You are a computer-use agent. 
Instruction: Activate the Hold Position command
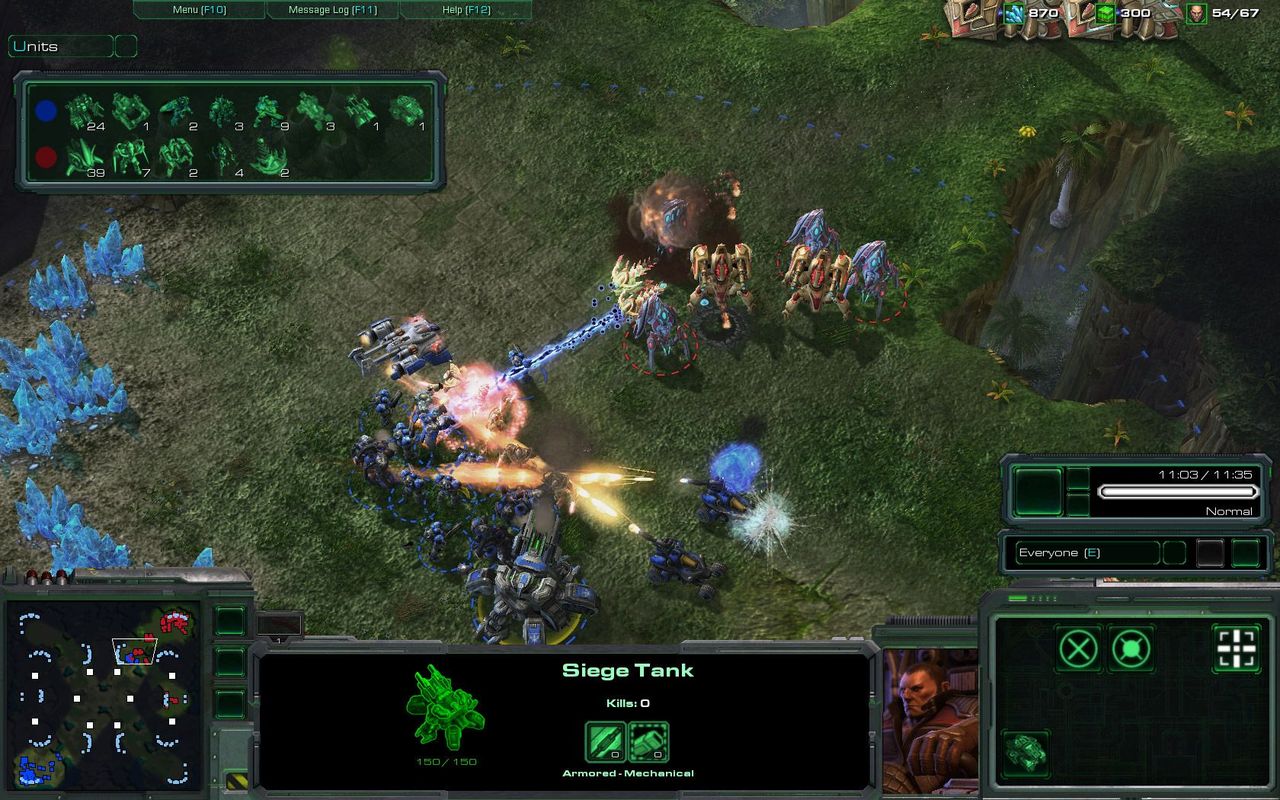(x=1131, y=649)
